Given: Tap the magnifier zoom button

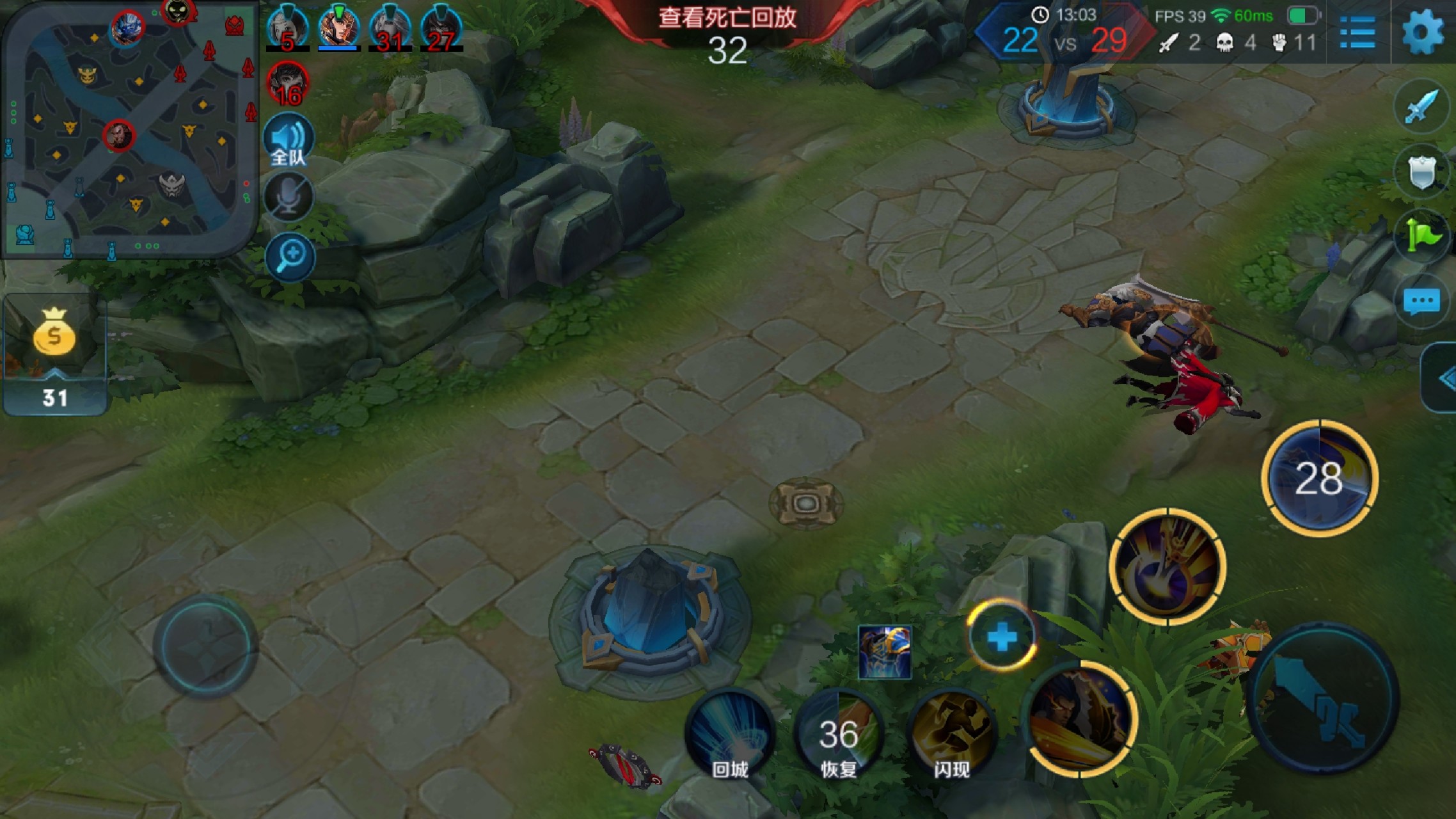Looking at the screenshot, I should 291,257.
